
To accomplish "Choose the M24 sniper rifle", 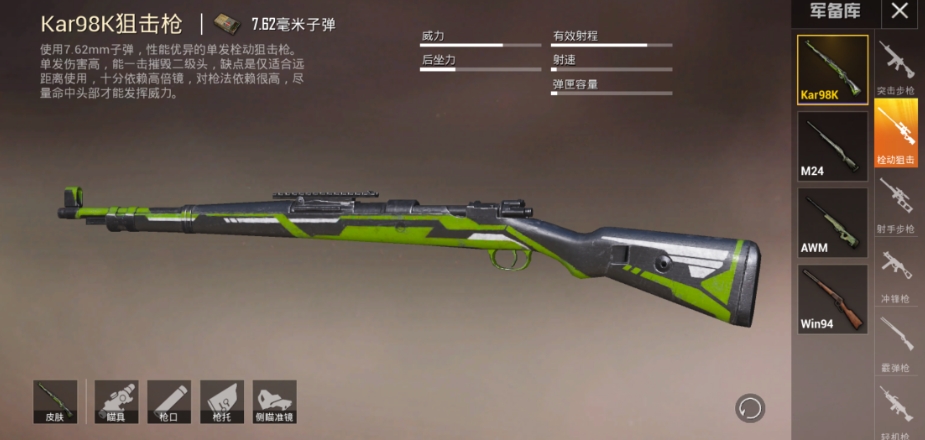I will point(832,146).
